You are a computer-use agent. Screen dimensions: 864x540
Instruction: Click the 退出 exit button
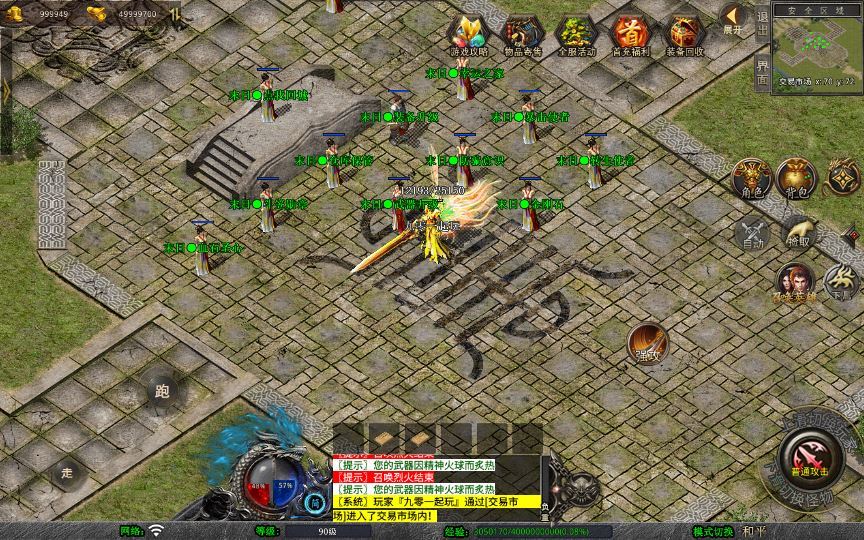tap(762, 23)
